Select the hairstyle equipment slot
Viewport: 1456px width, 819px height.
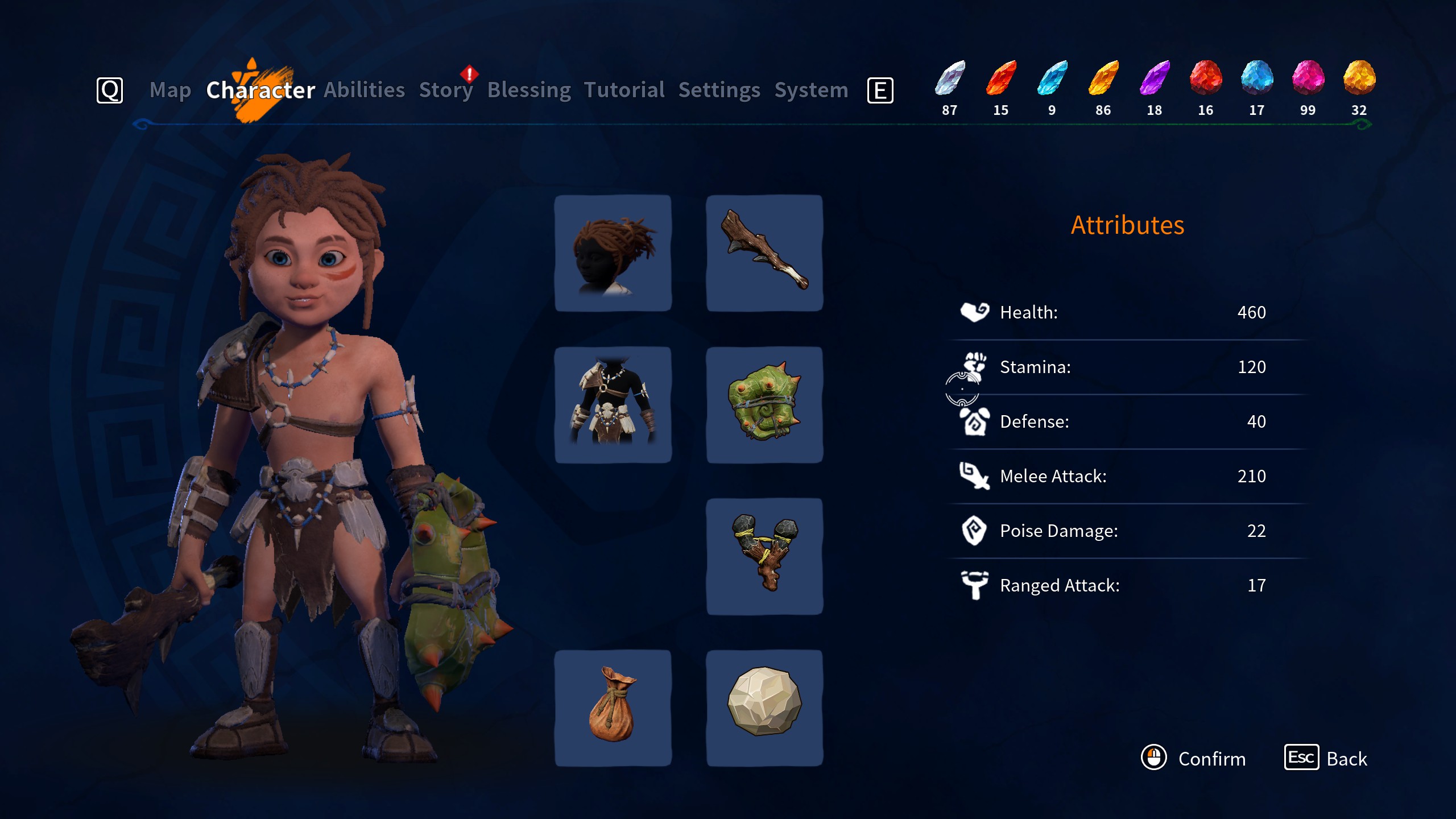tap(613, 253)
